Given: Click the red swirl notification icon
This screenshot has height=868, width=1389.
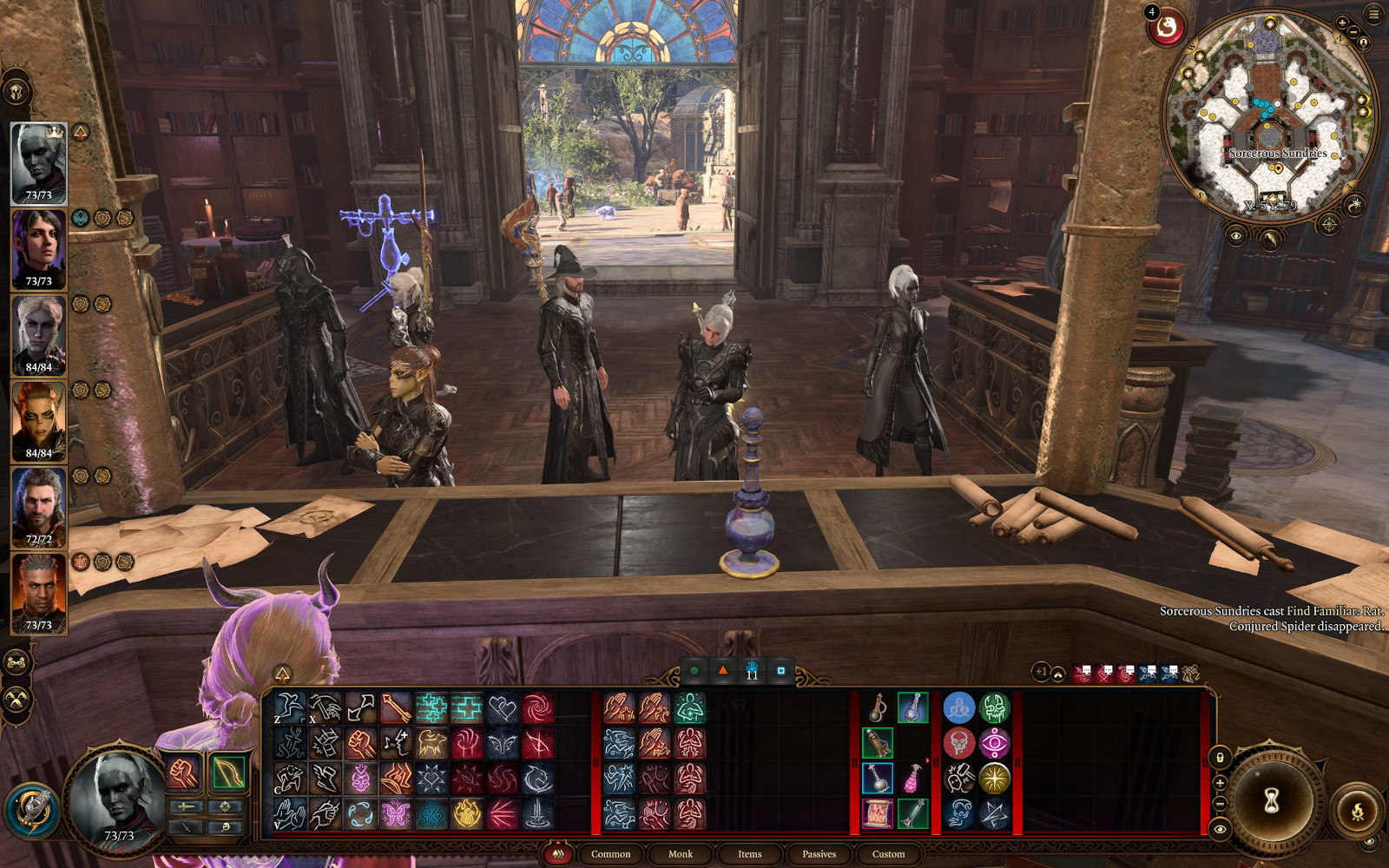Looking at the screenshot, I should coord(1168,29).
